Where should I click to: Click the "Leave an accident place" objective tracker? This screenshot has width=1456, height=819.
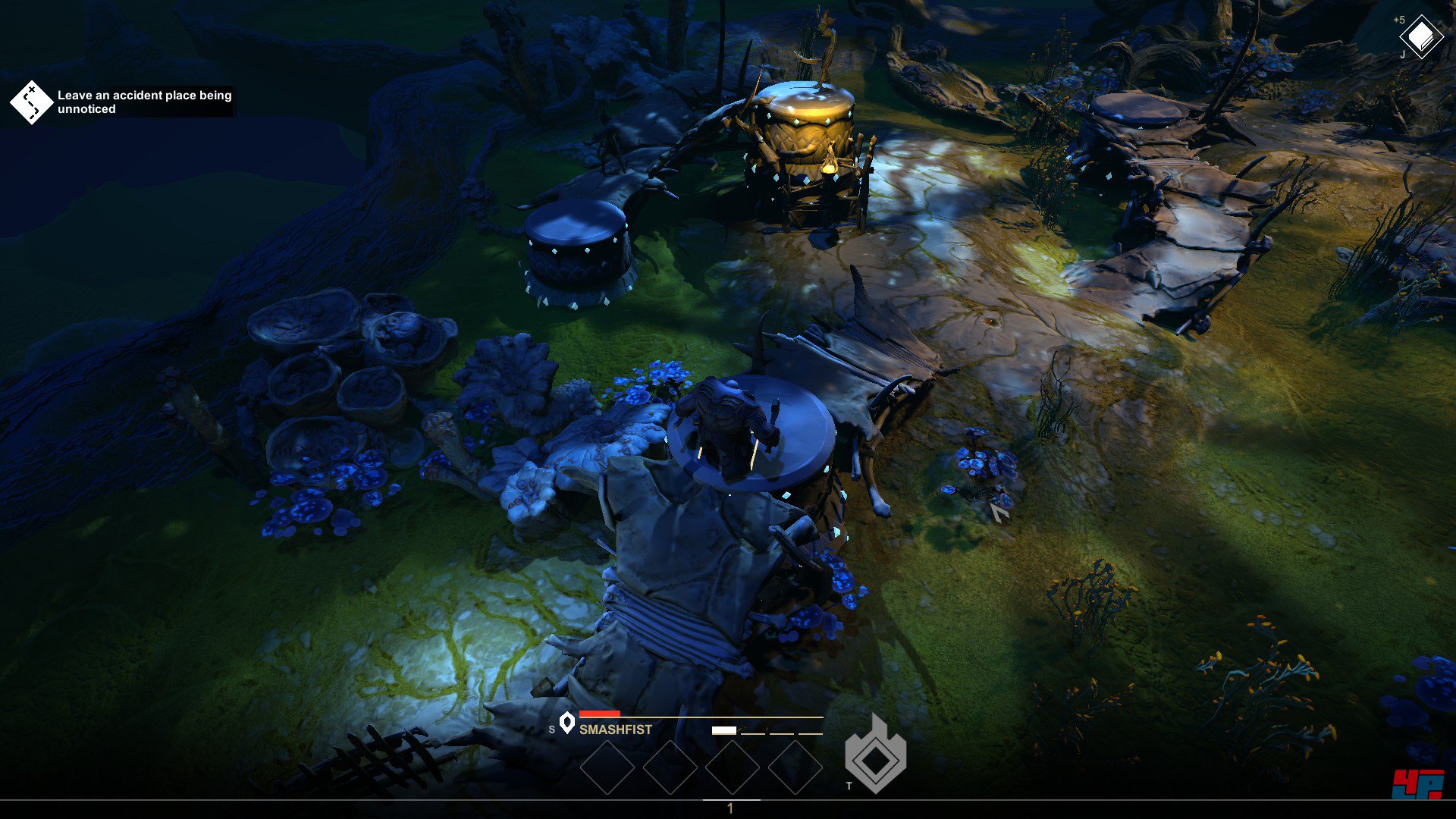121,102
